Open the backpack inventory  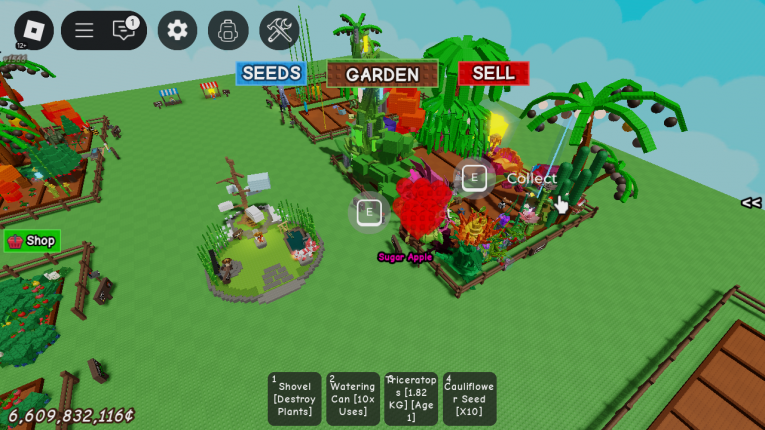[x=228, y=30]
